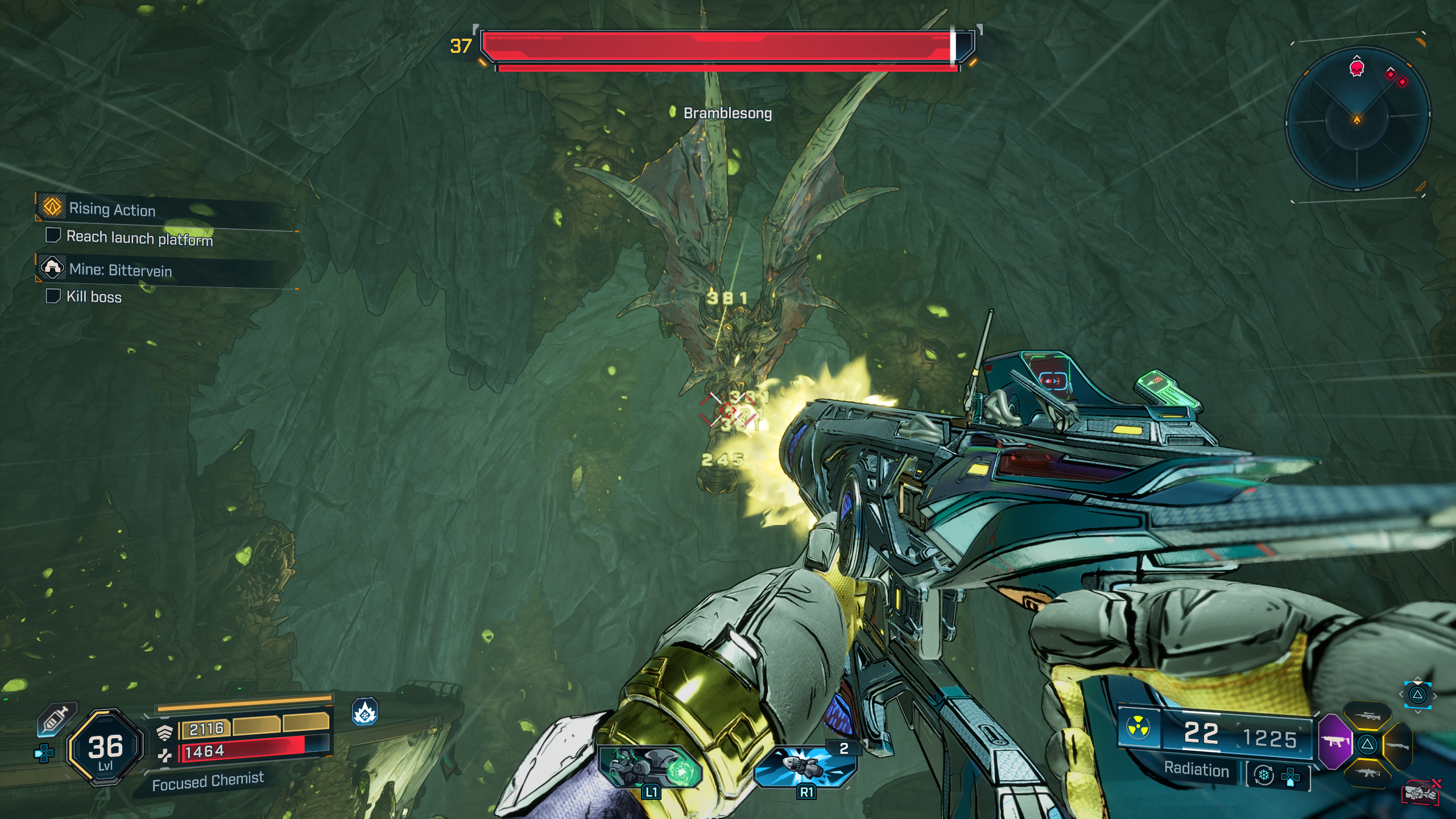Select the shotgun weapon slot icon

pos(1398,746)
